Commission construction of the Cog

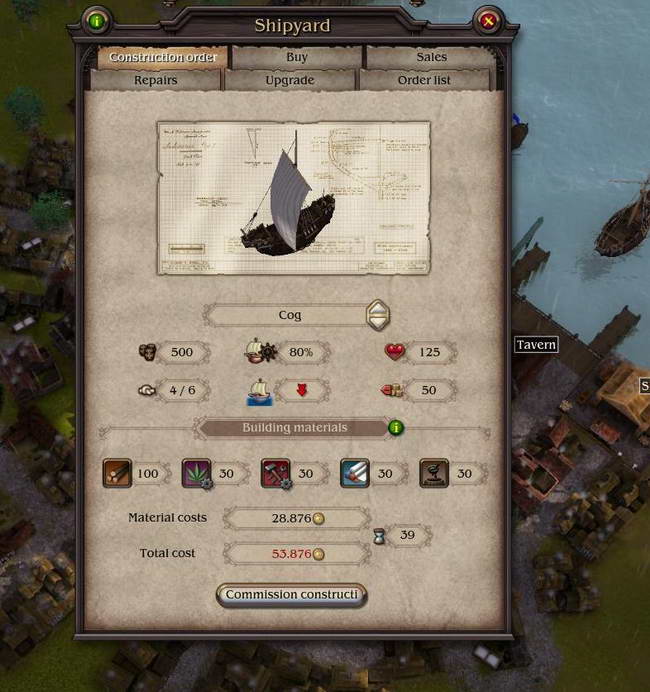click(x=291, y=595)
